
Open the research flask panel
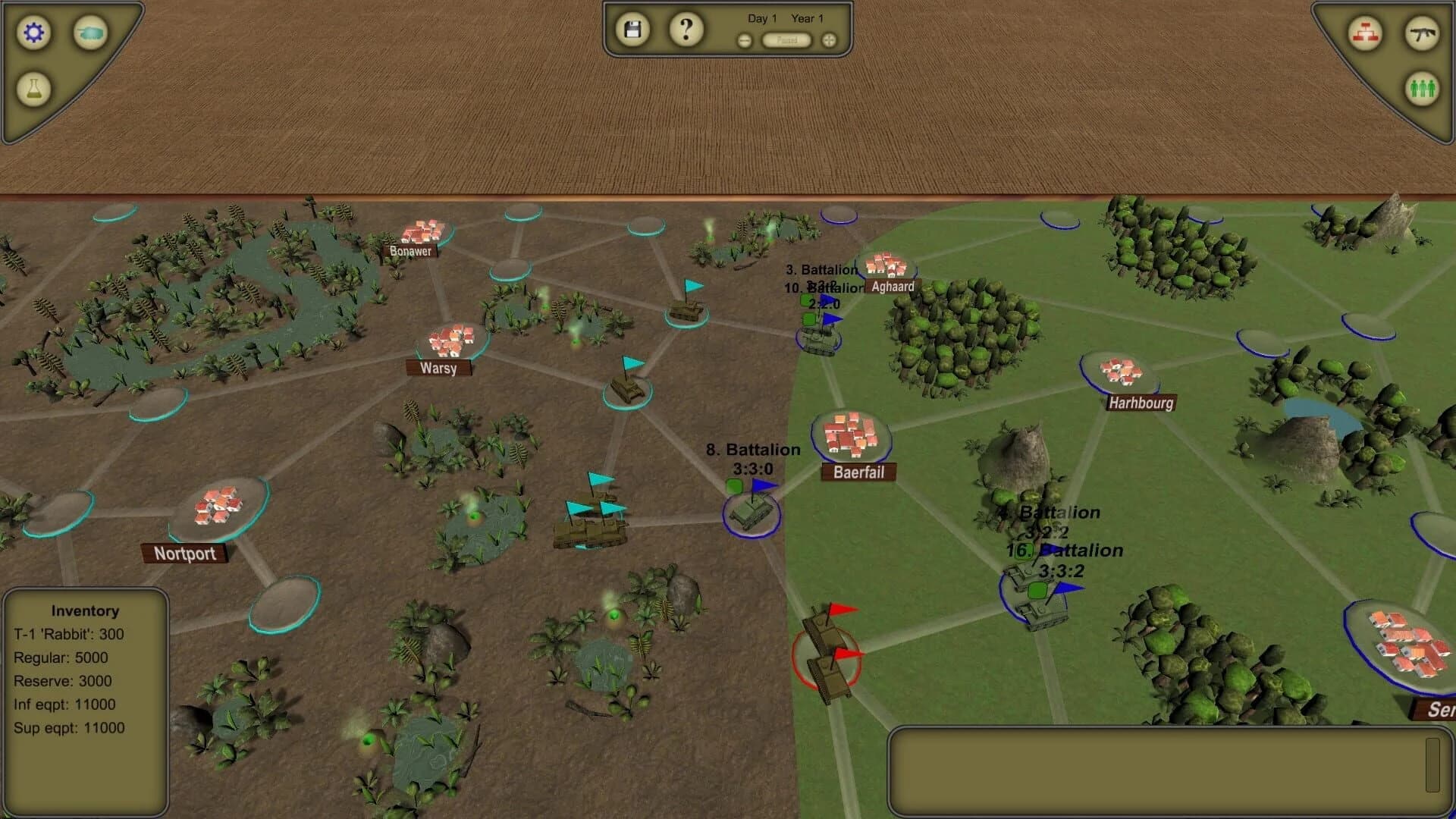34,89
